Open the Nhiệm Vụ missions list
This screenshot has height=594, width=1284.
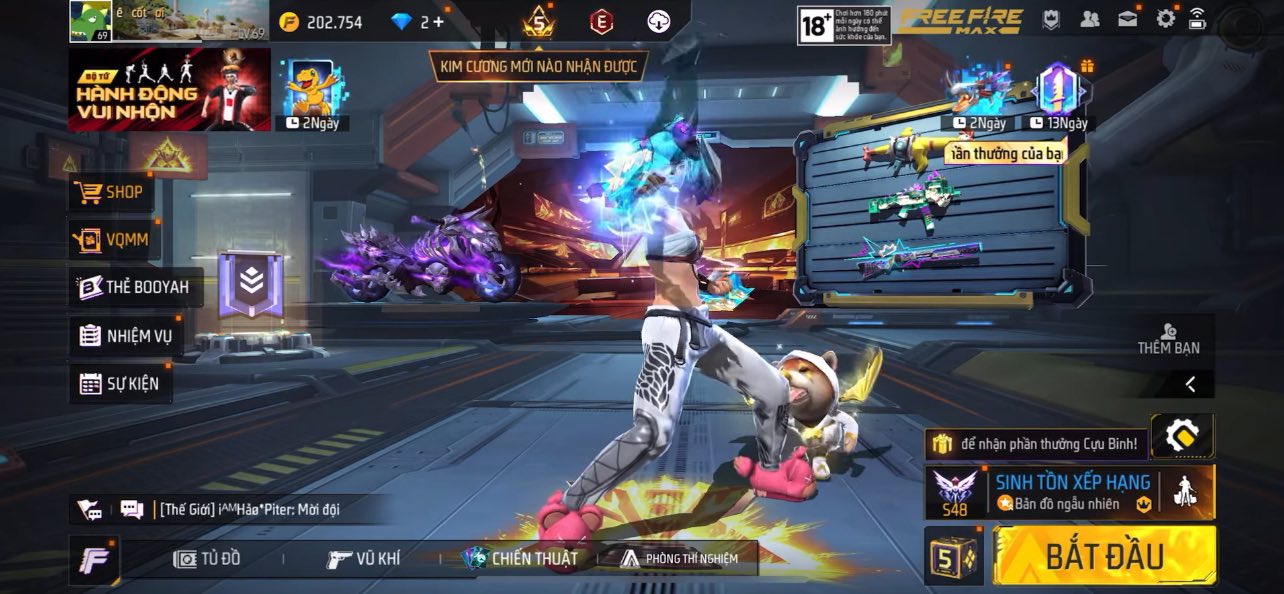point(126,336)
